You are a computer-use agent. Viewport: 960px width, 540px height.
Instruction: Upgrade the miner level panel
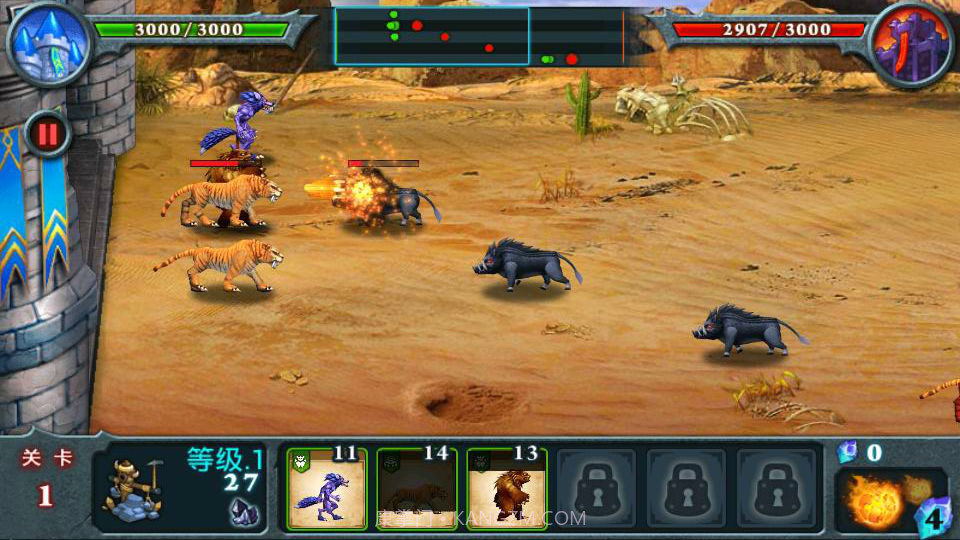pos(180,489)
